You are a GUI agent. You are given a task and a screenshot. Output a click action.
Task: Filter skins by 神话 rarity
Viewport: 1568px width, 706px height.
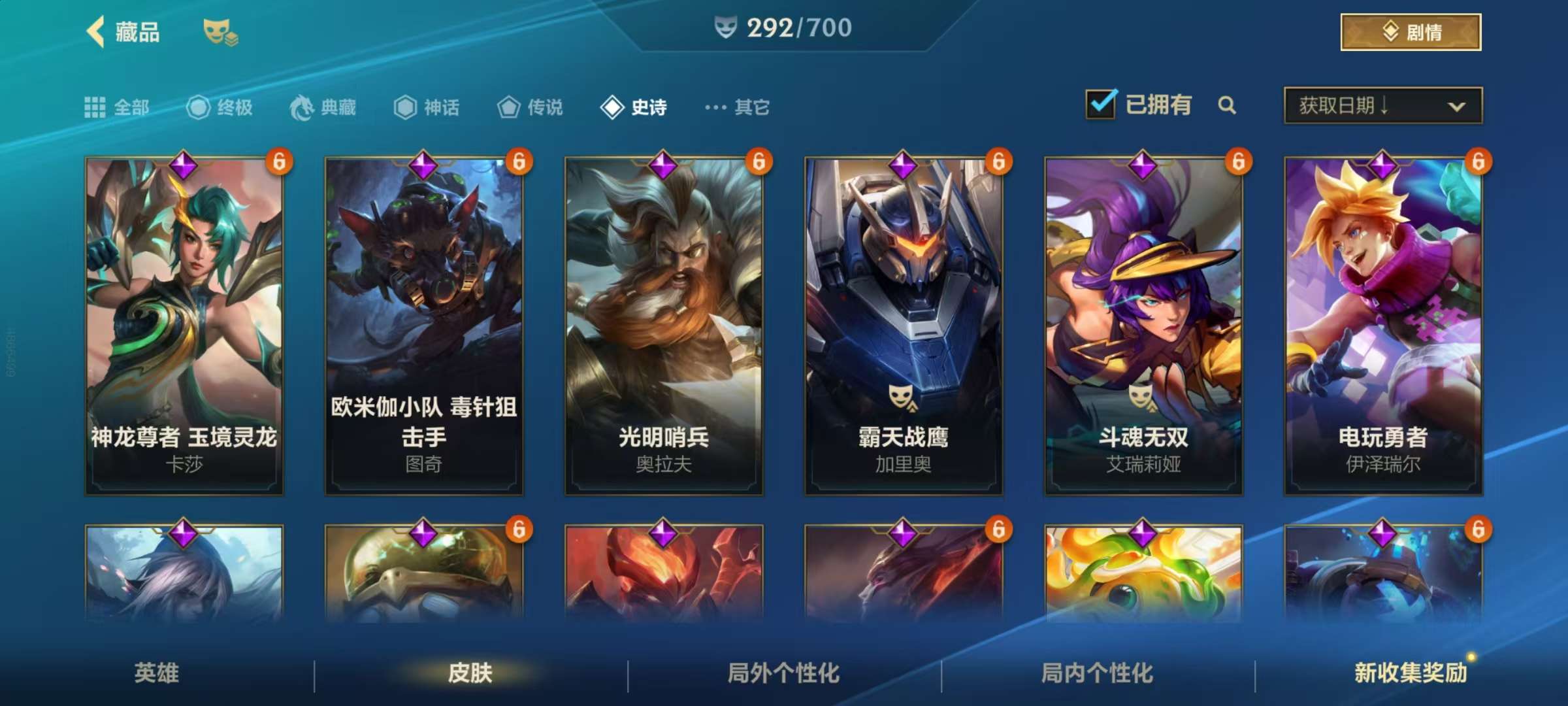[x=427, y=107]
